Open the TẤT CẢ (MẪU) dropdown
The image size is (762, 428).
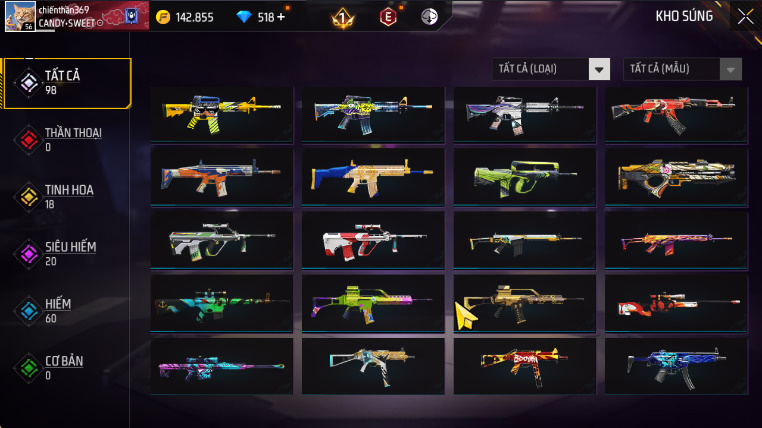683,69
